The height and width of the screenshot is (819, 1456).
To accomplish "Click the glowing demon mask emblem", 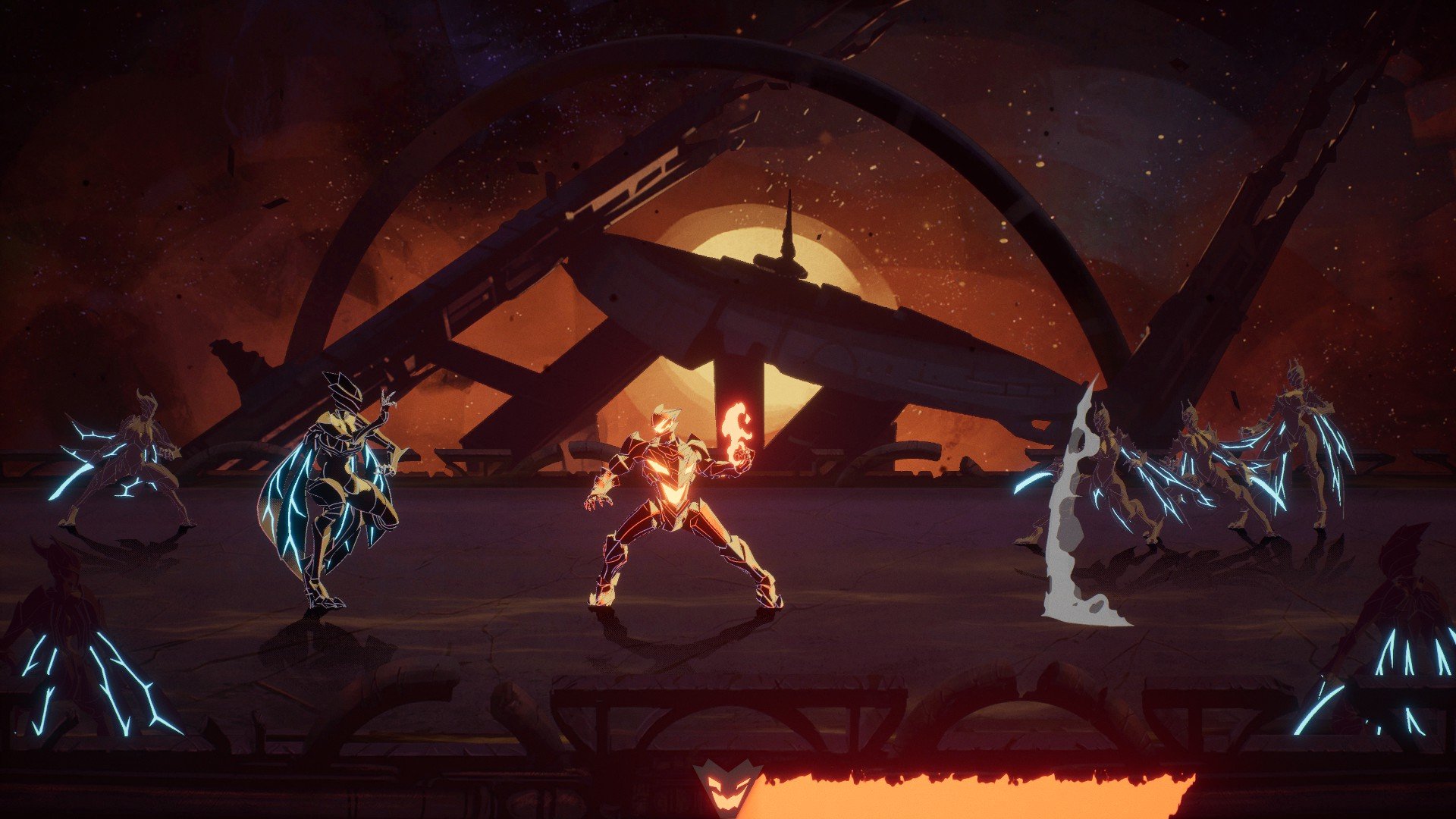I will [x=726, y=789].
